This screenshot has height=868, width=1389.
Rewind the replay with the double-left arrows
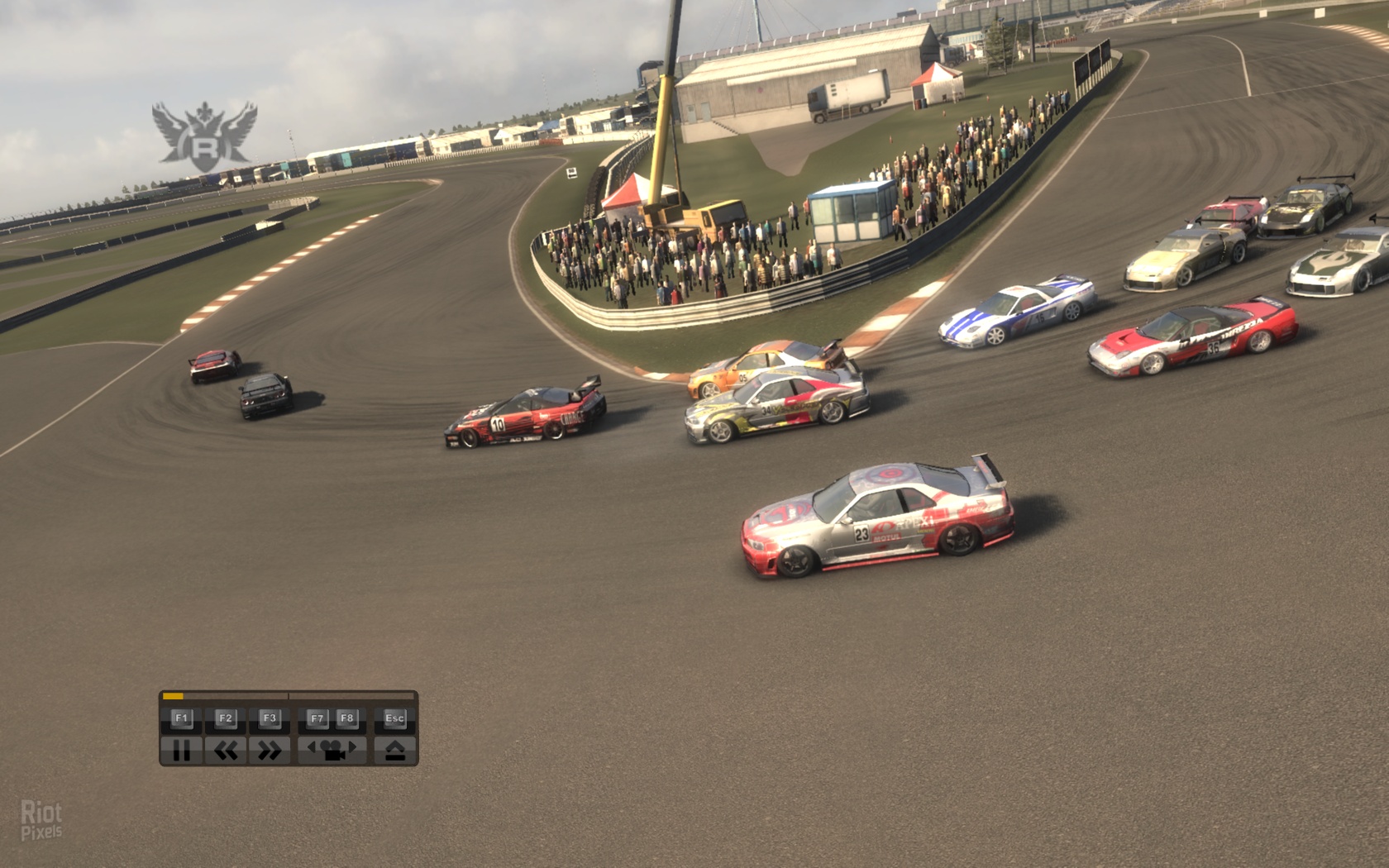point(226,750)
